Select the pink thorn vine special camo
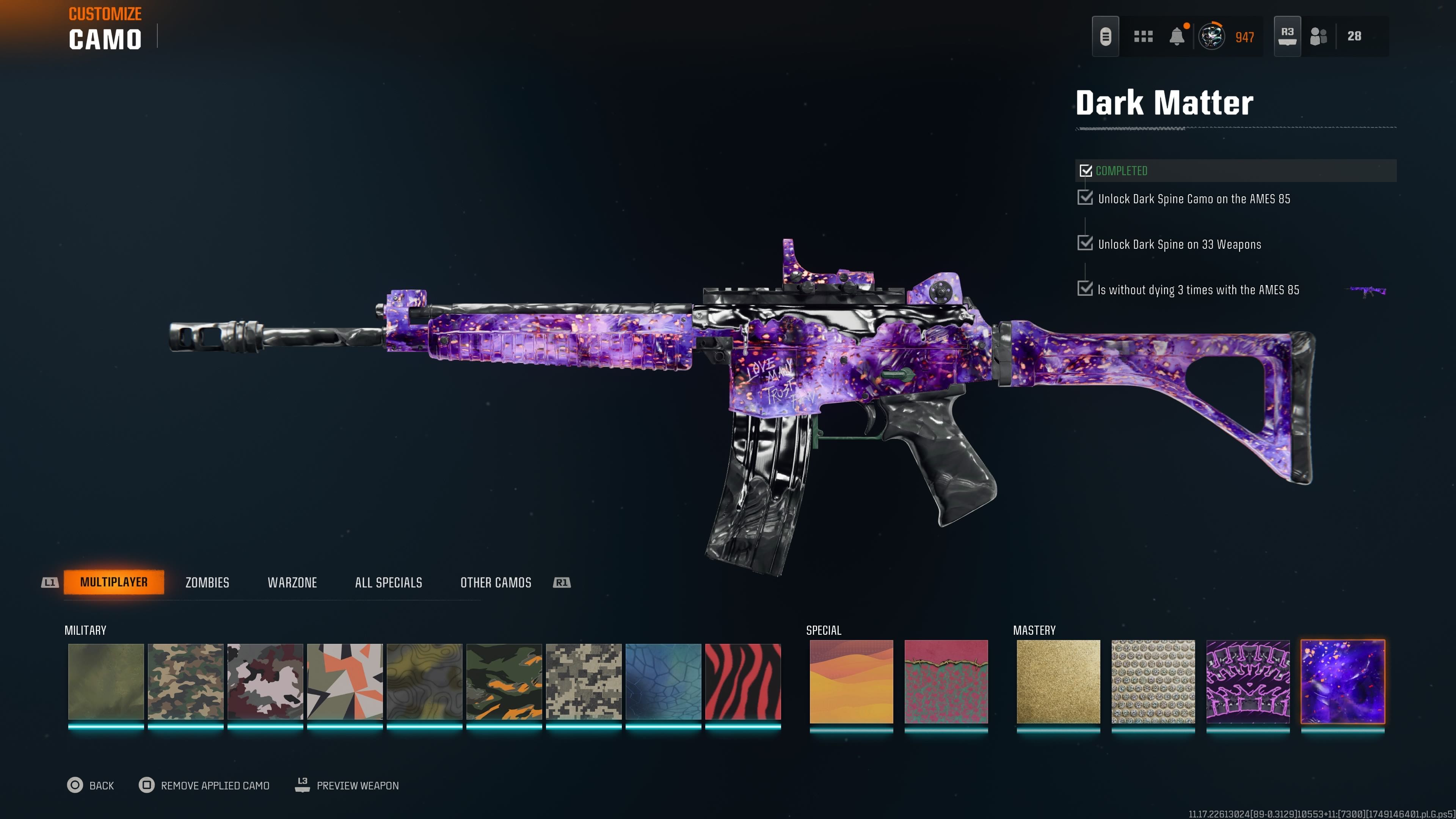 [x=946, y=682]
